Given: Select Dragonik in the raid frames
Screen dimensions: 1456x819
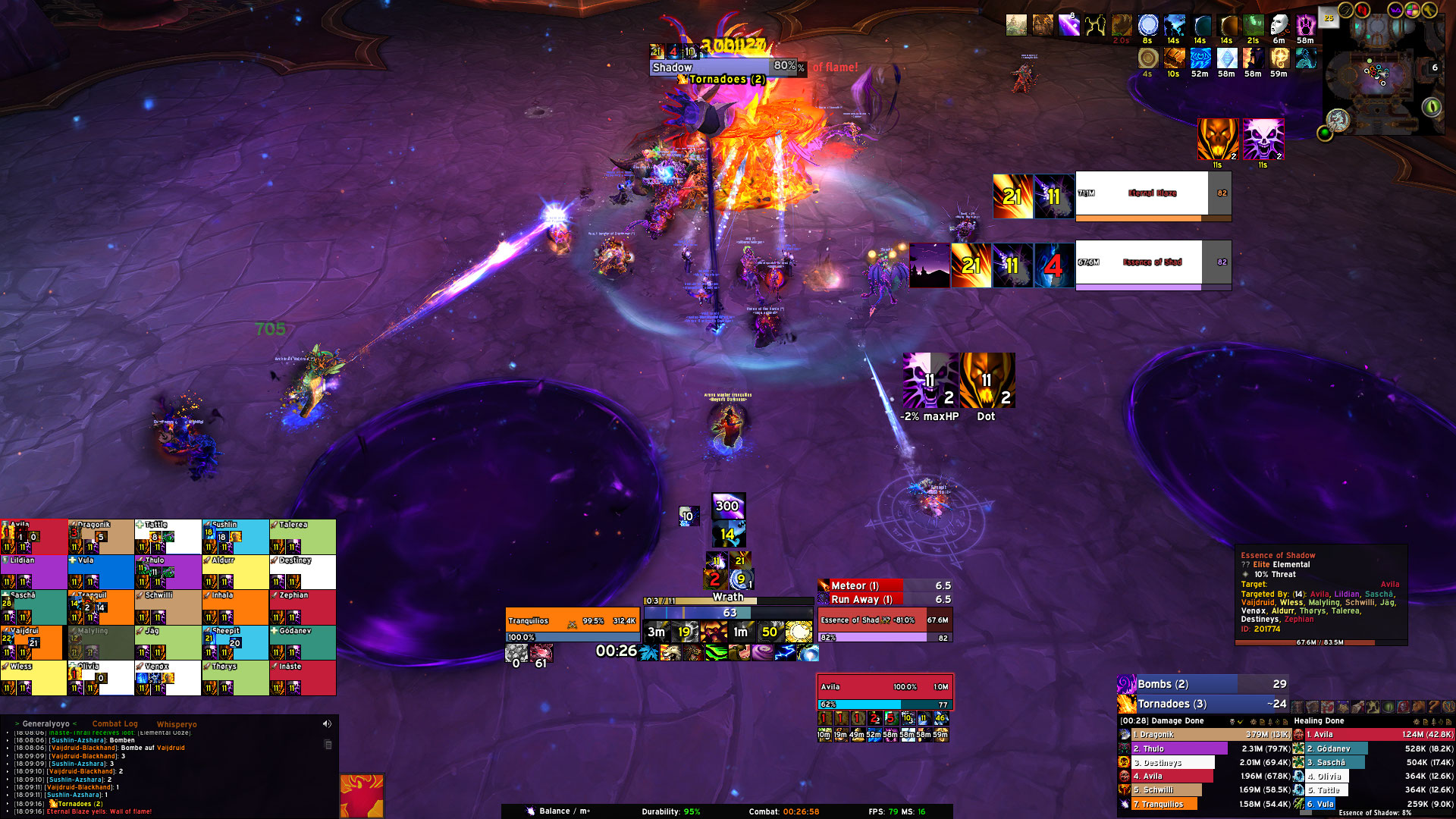Looking at the screenshot, I should [101, 536].
